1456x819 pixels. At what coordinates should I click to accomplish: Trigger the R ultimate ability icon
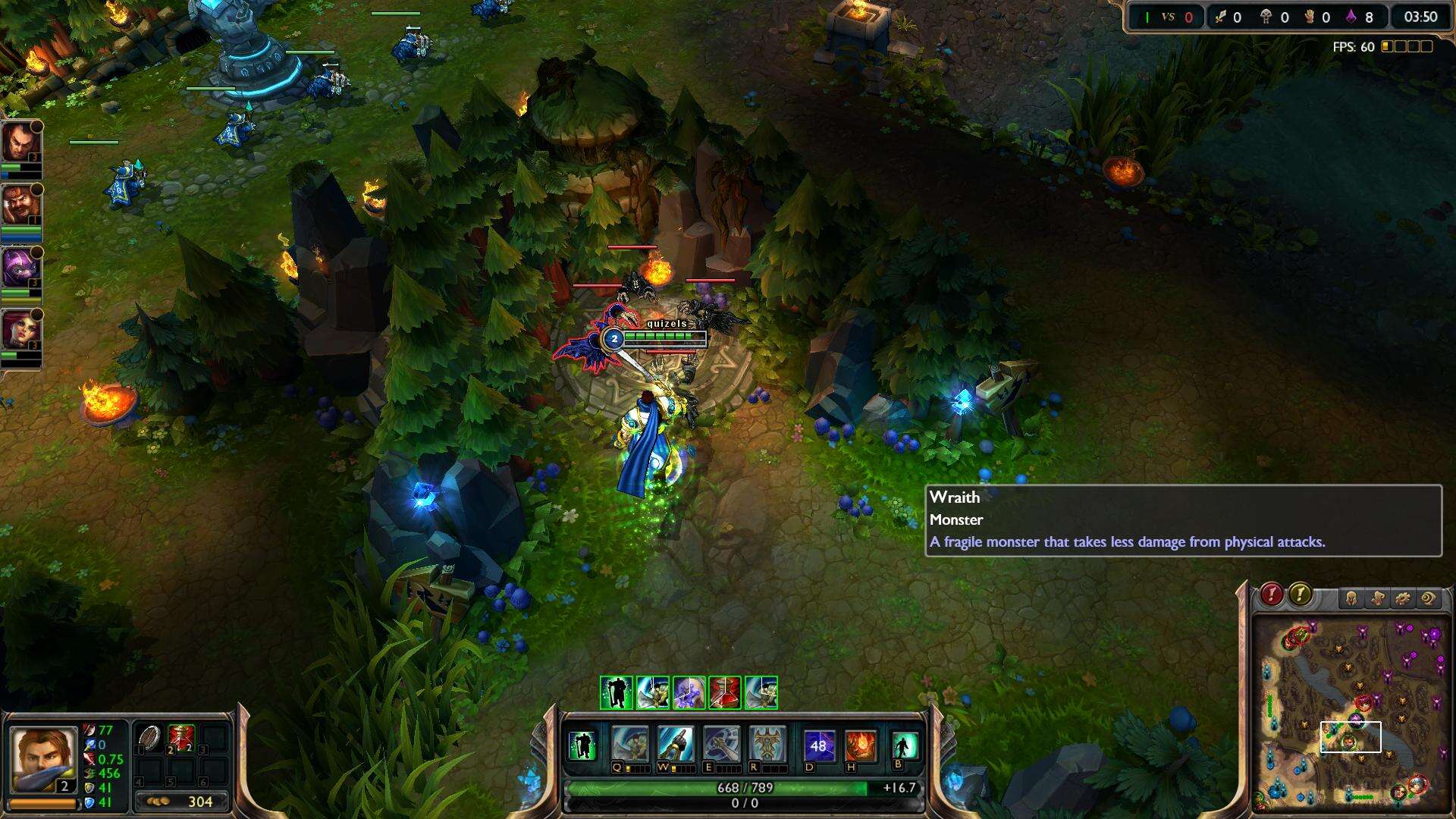[767, 744]
